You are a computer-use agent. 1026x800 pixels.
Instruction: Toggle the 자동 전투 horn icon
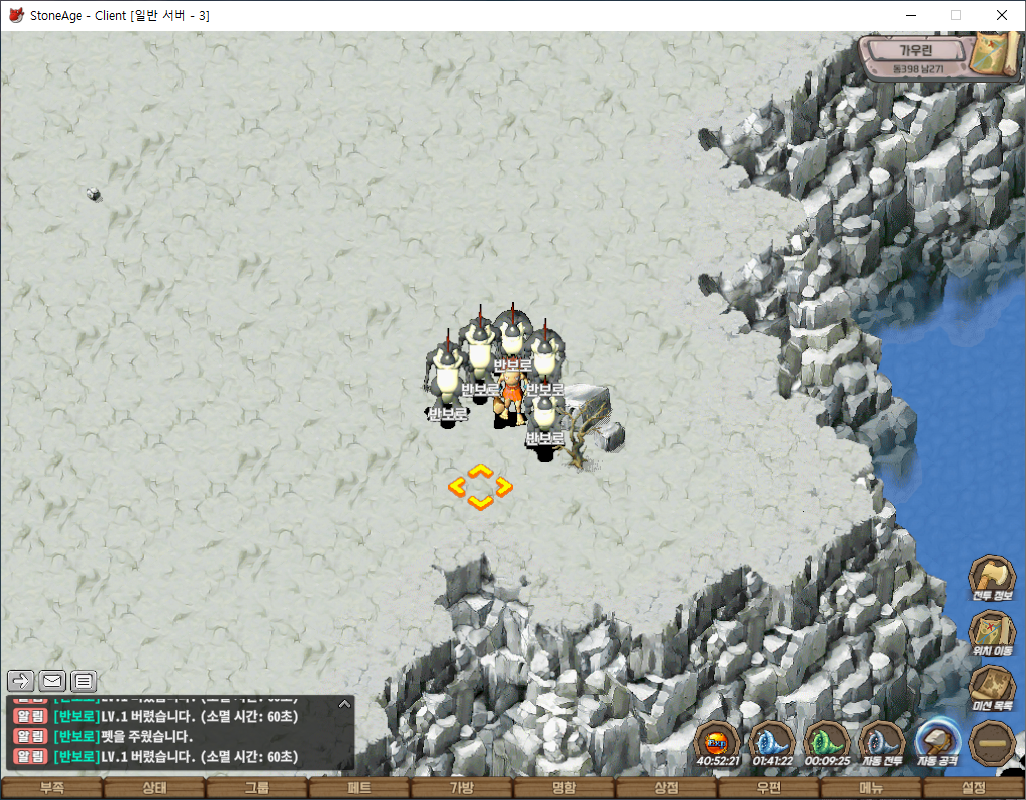tap(881, 742)
